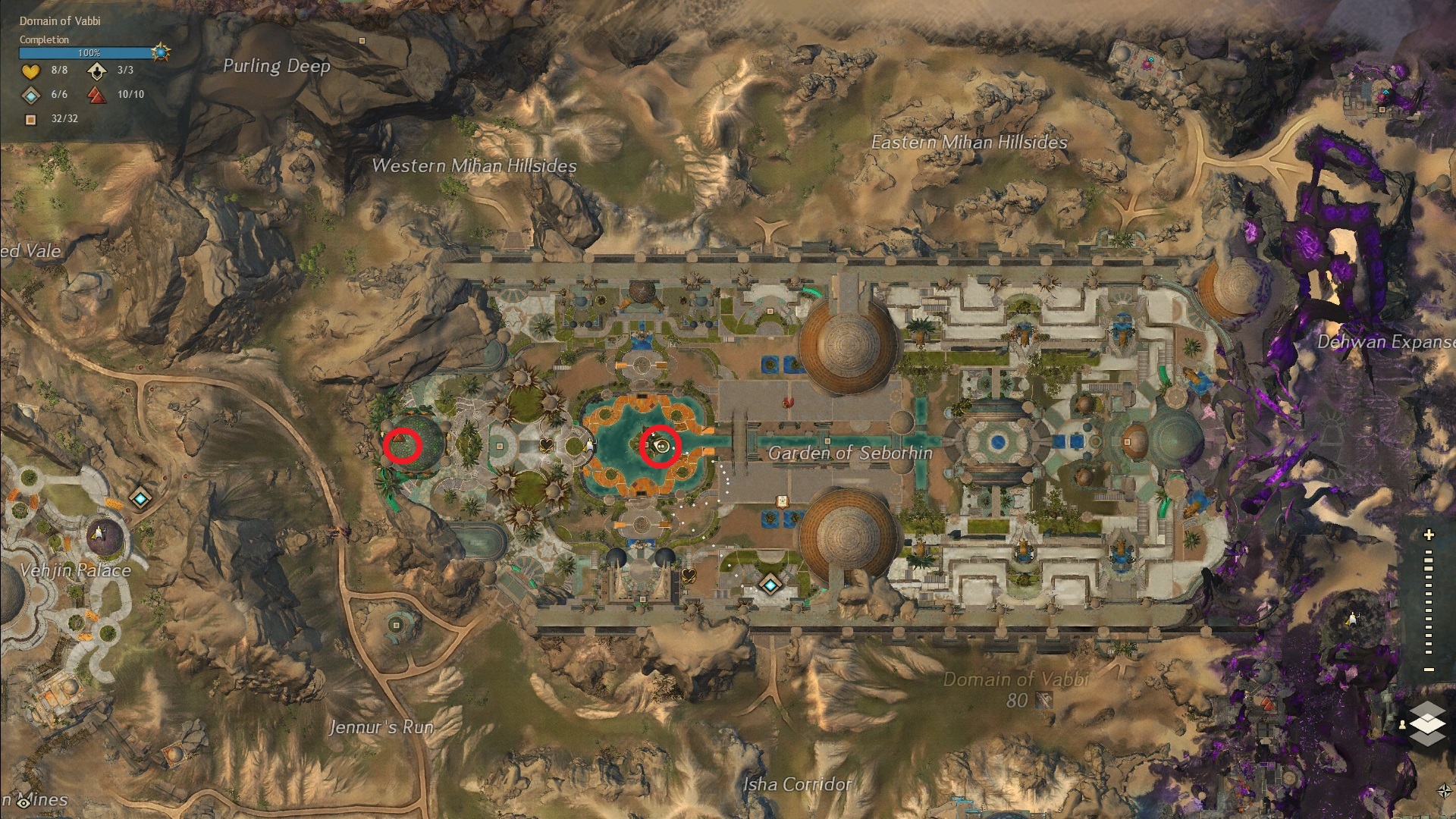Click the map completion star icon
The height and width of the screenshot is (819, 1456).
(x=161, y=52)
